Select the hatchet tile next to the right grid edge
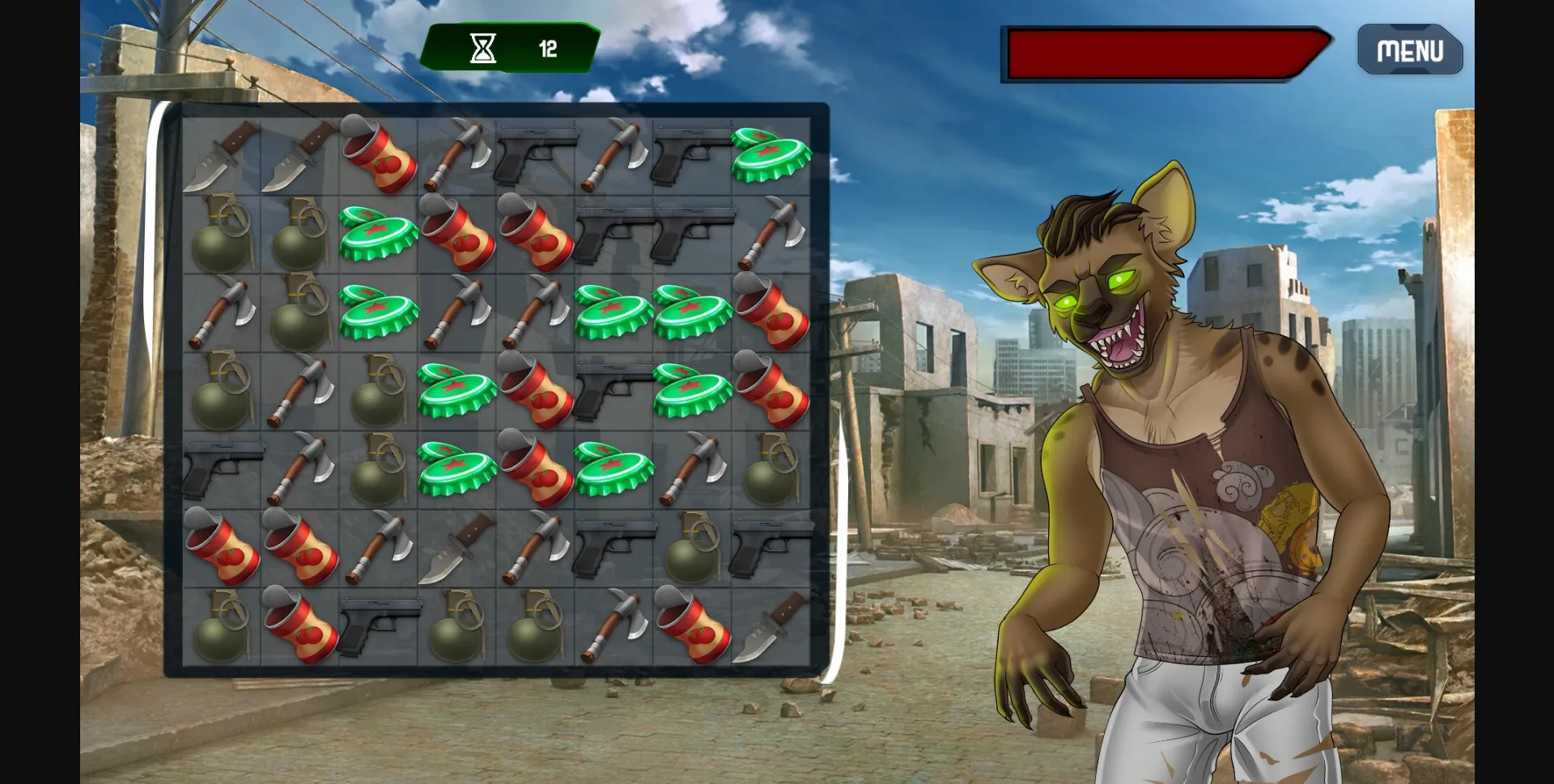Screen dimensions: 1554x784 (769, 235)
